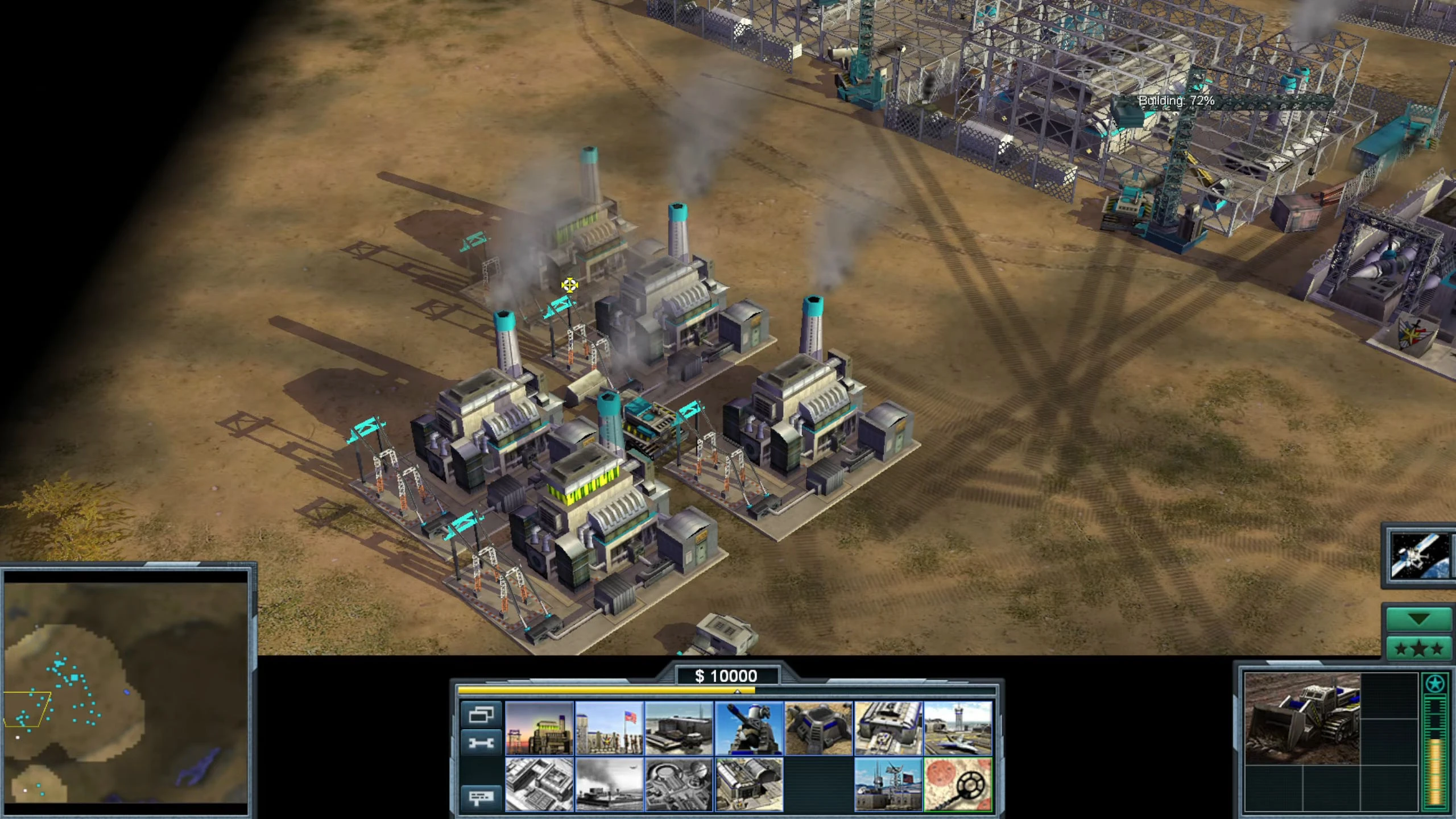
Task: Open the structures tab in the command bar
Action: click(x=480, y=716)
